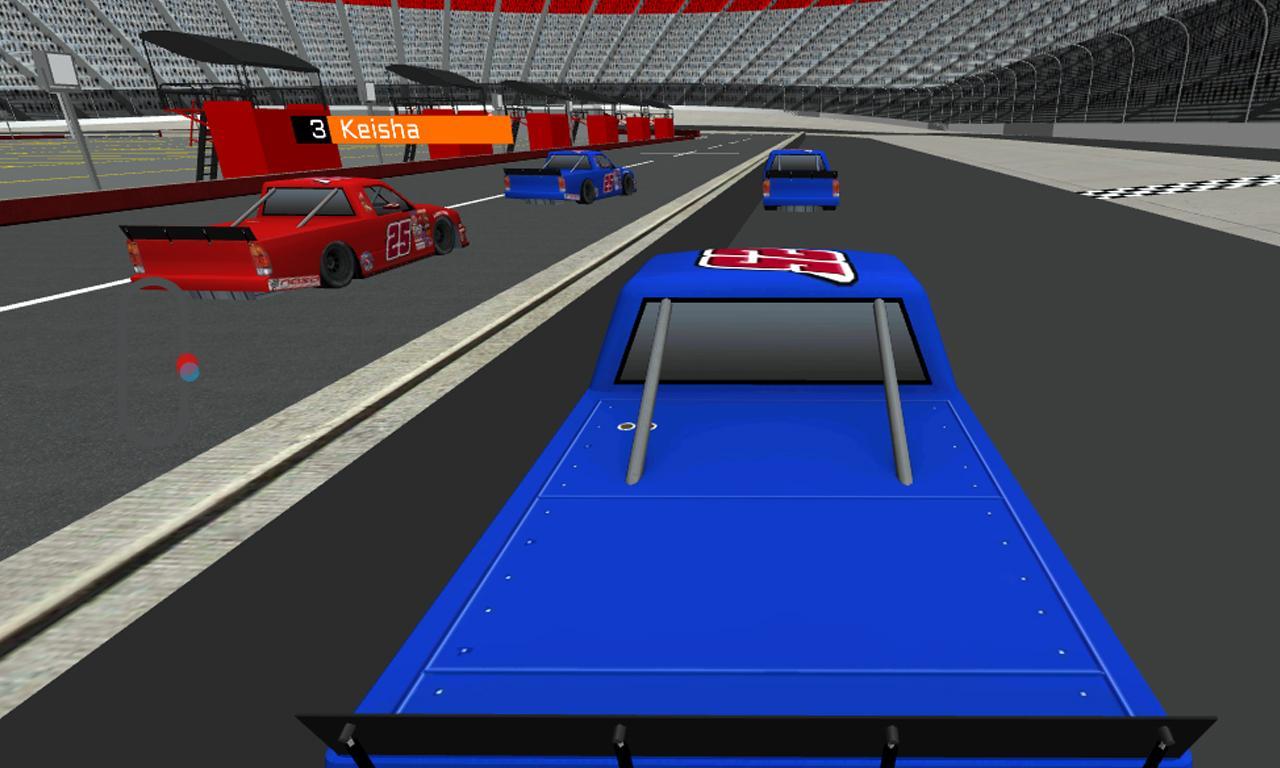Viewport: 1280px width, 768px height.
Task: Click the middle blue car on the track
Action: tap(570, 178)
